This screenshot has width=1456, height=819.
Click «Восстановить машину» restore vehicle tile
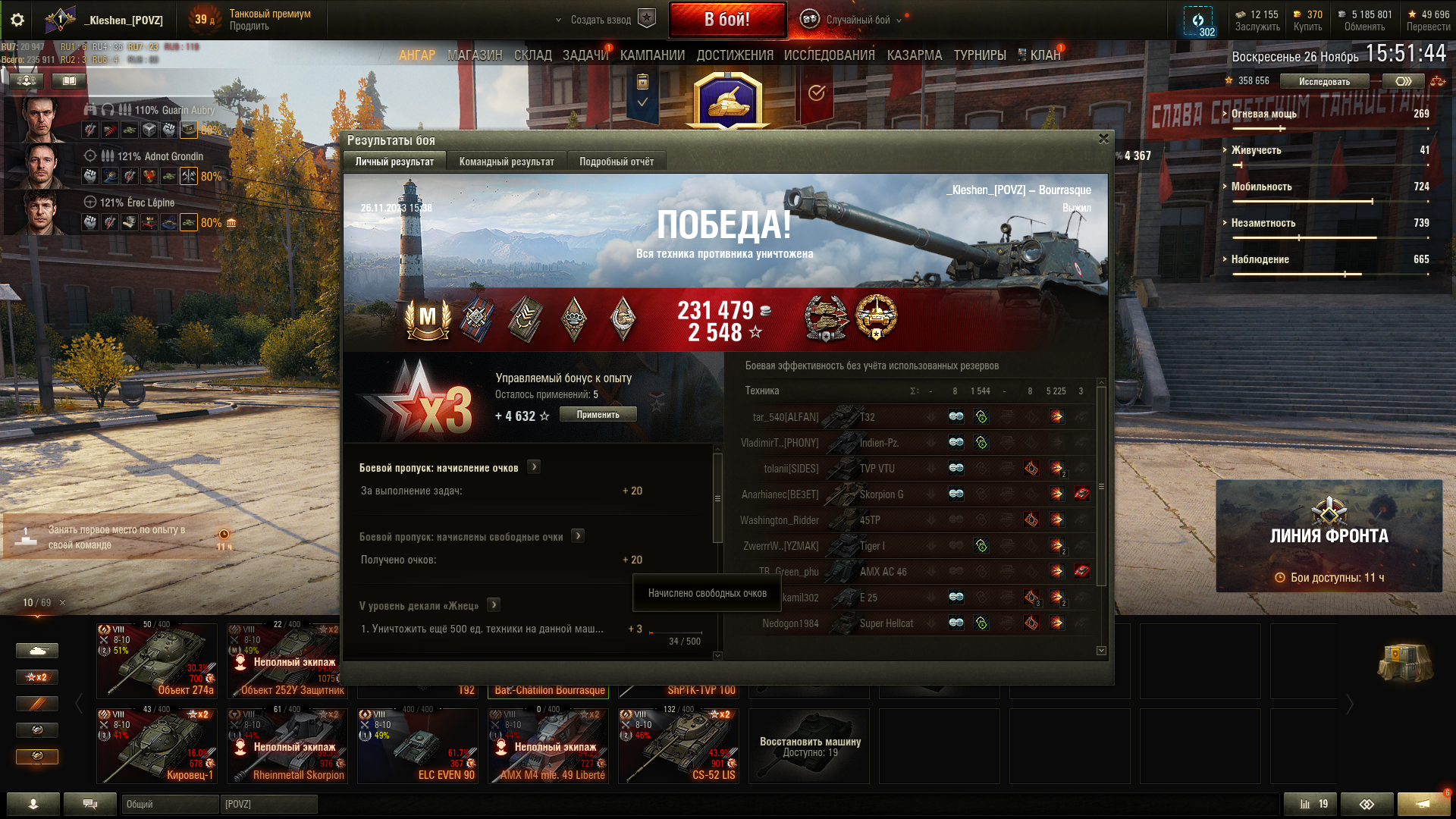(809, 745)
